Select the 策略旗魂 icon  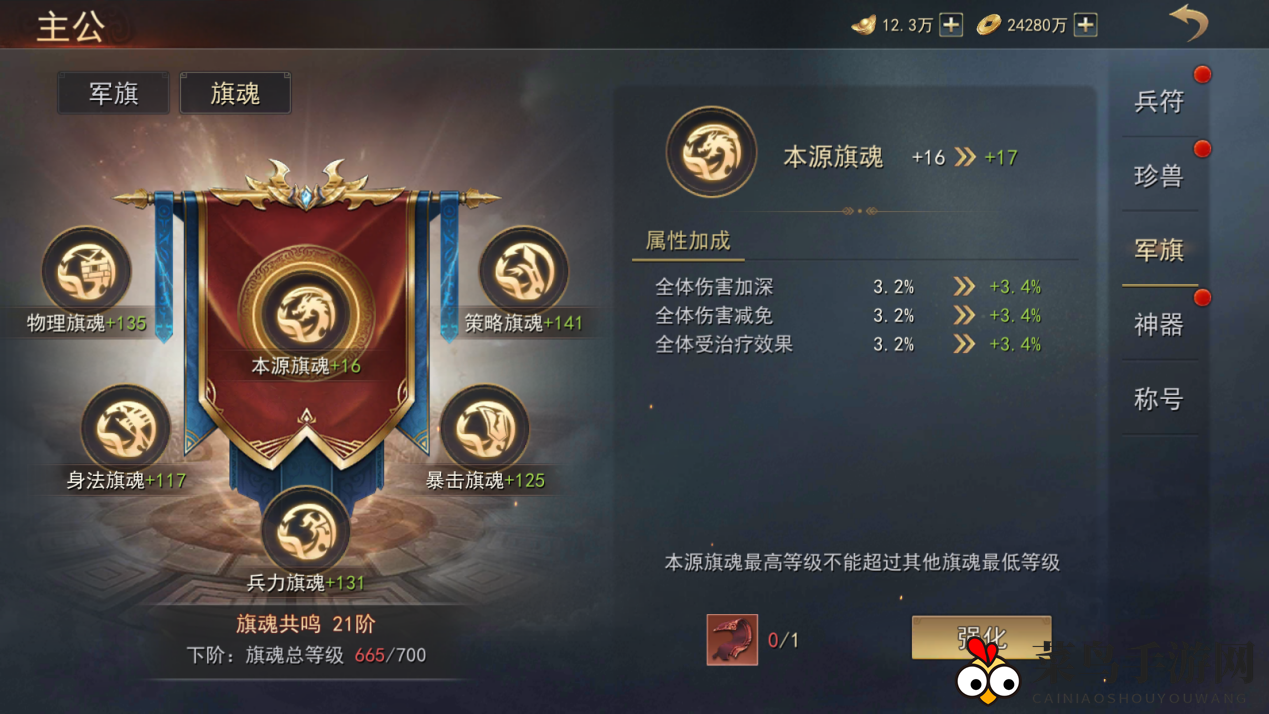[523, 271]
